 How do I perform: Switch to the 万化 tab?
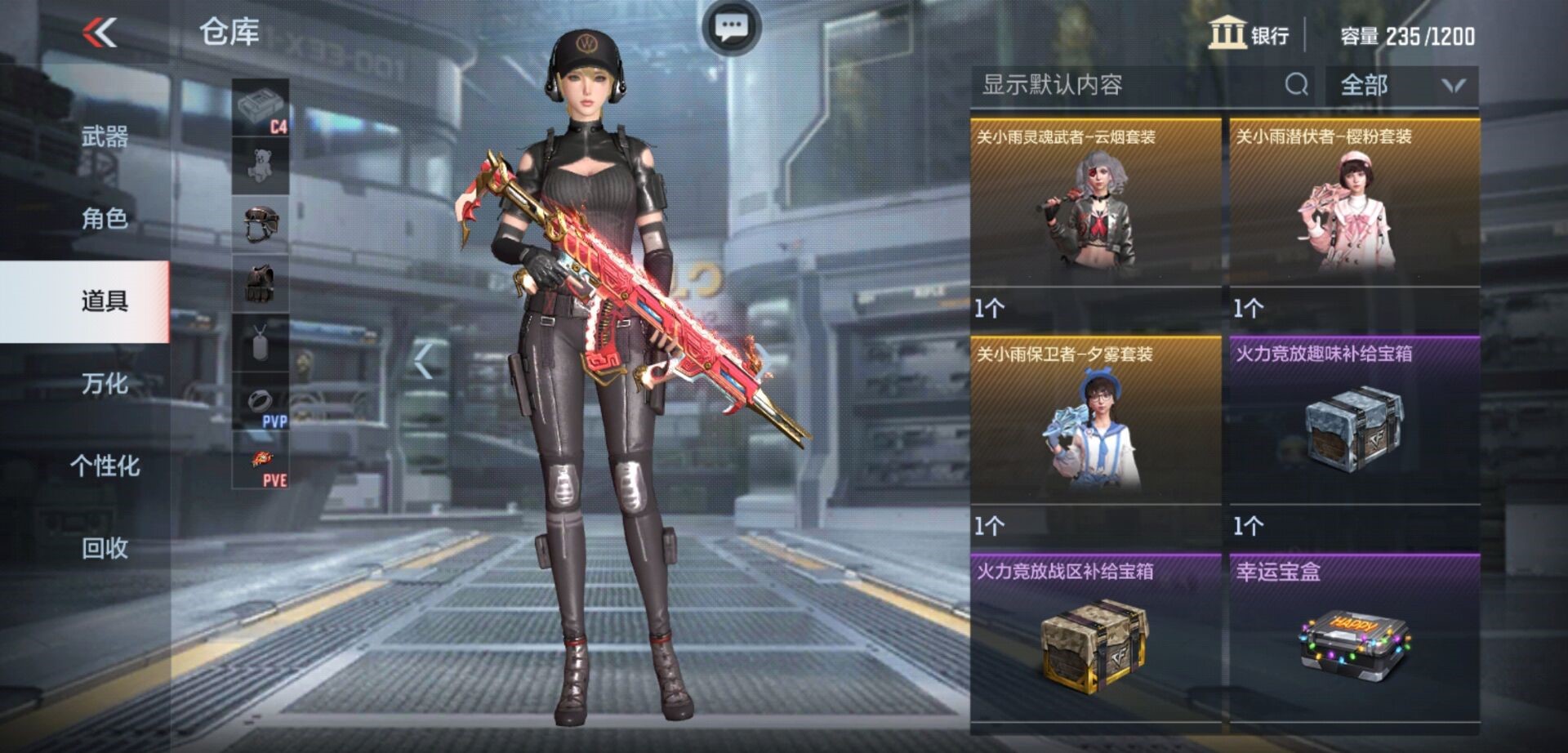pyautogui.click(x=105, y=383)
